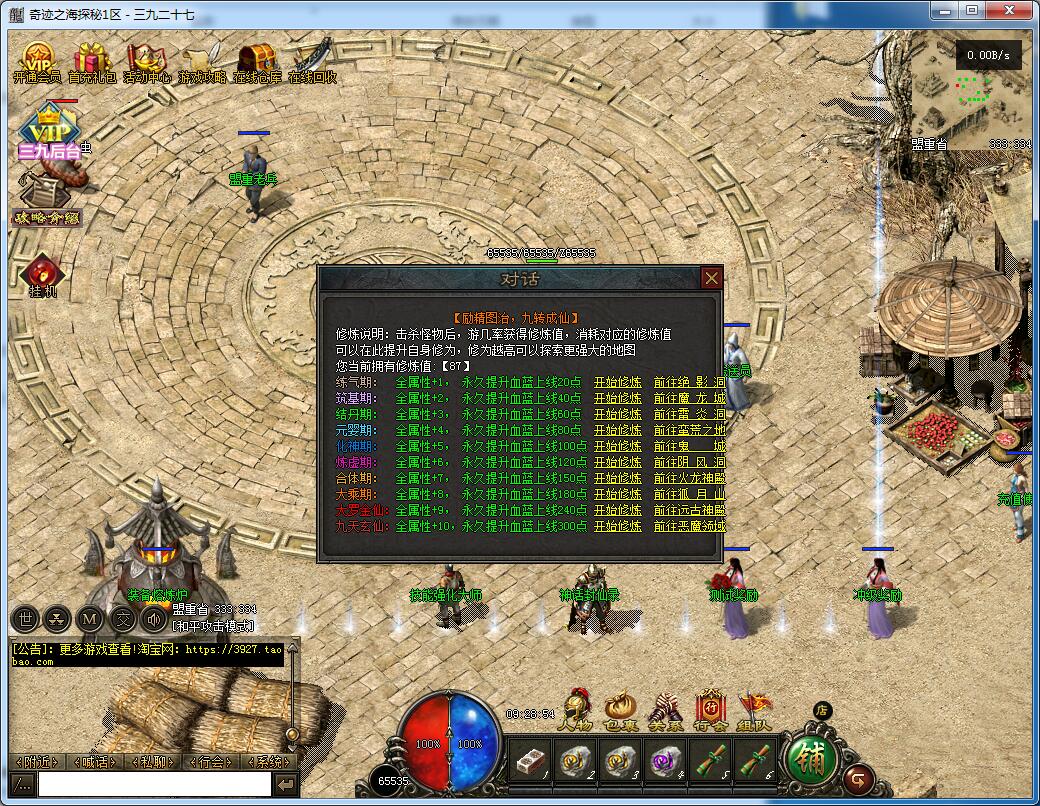
Task: Open the 在线仓库 treasure chest
Action: click(257, 63)
